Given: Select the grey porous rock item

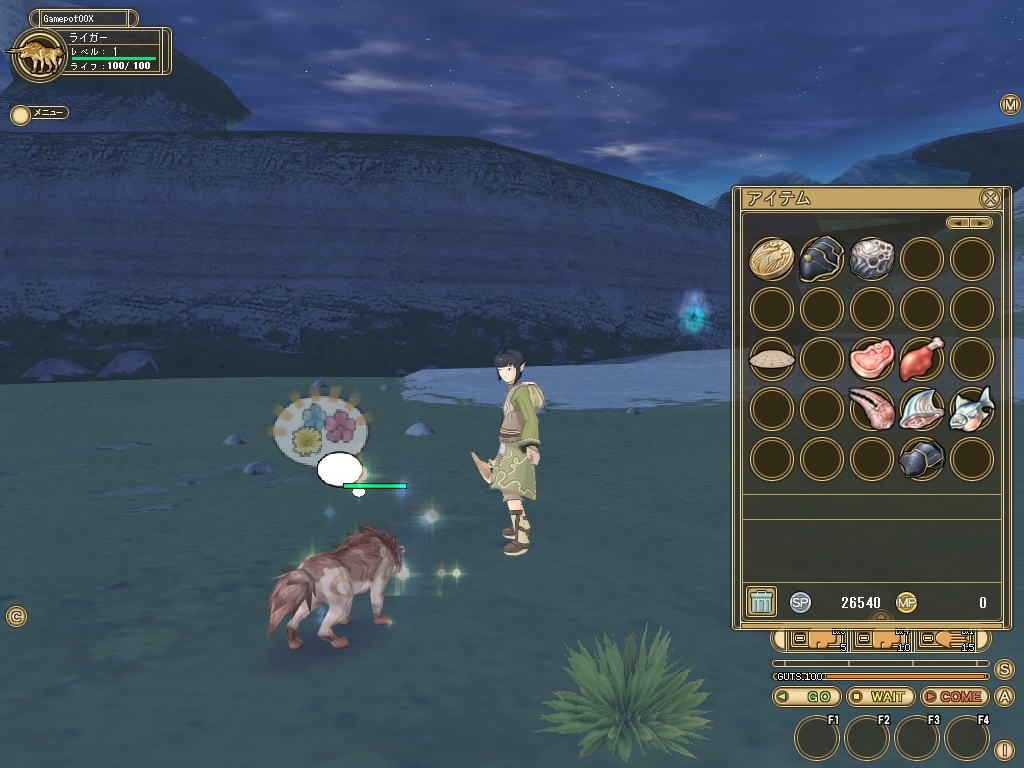Looking at the screenshot, I should coord(871,259).
